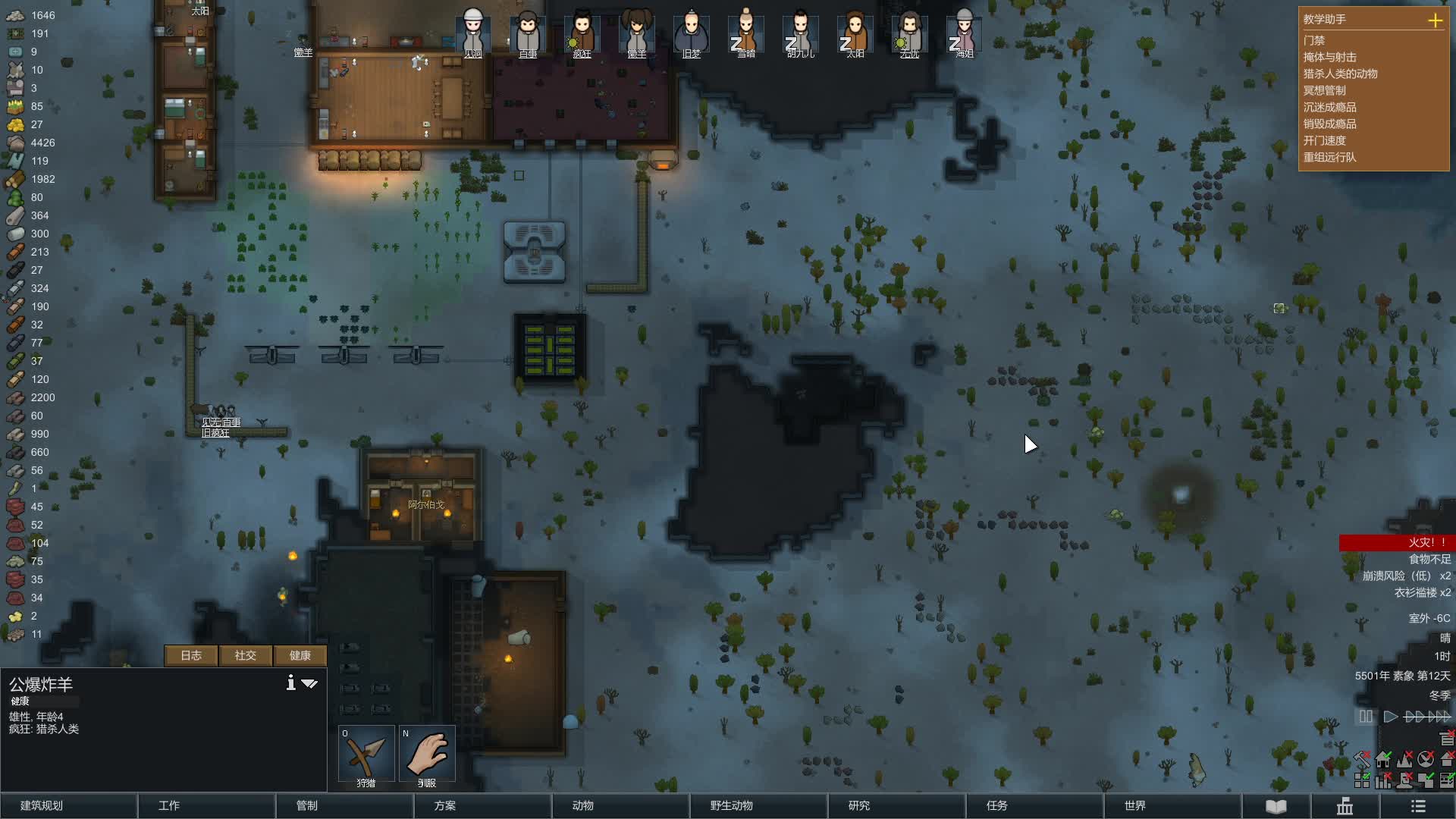Set normal speed with the single-arrow play button
This screenshot has height=819, width=1456.
click(x=1390, y=717)
